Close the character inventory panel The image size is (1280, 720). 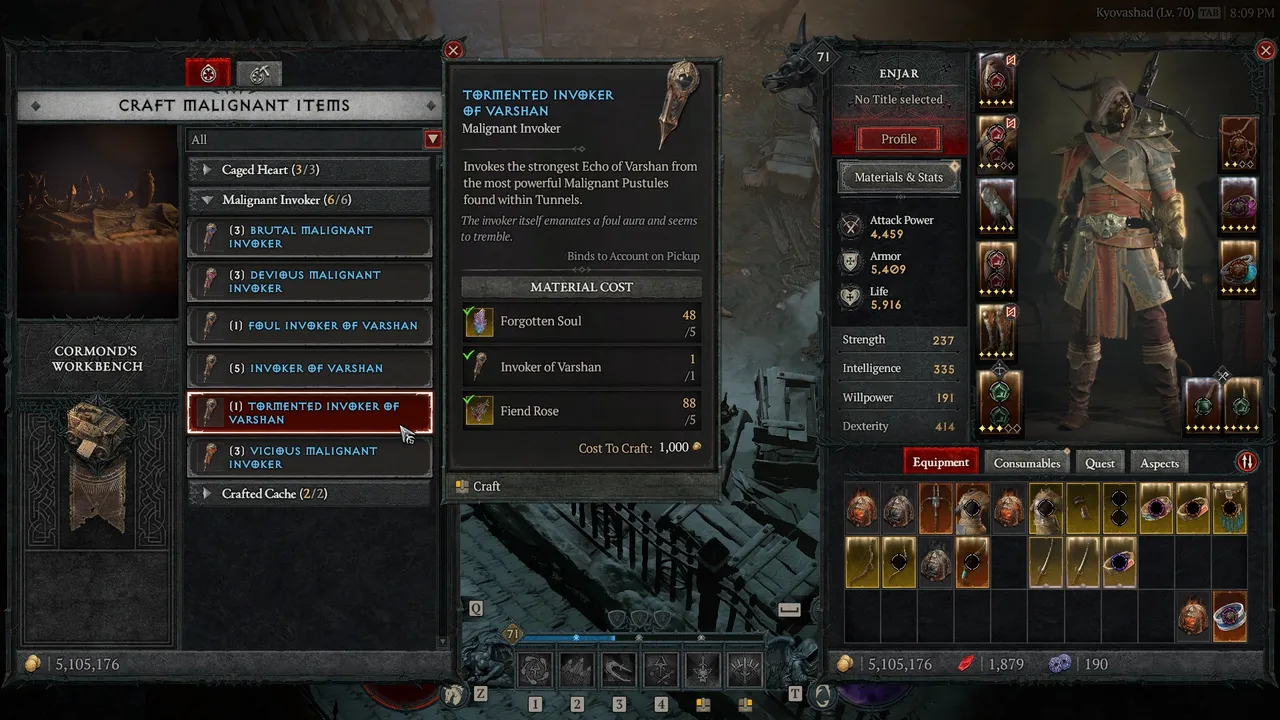point(1265,50)
